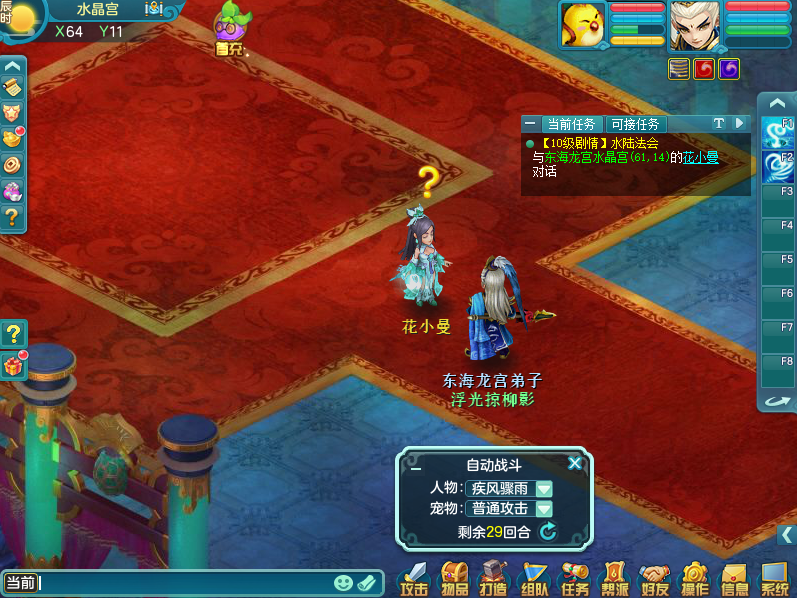Open the map icon beside 水晶宫
Image resolution: width=797 pixels, height=598 pixels.
[154, 9]
